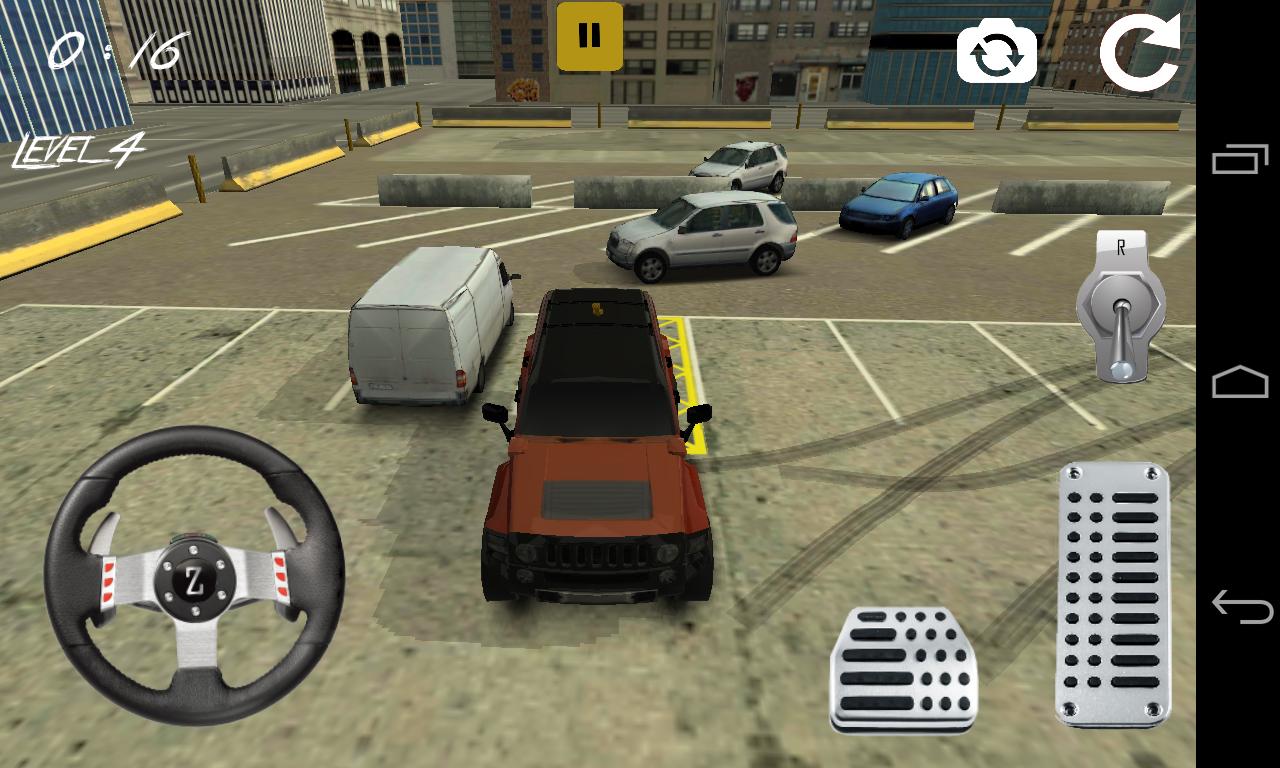1280x768 pixels.
Task: Tap the tall accelerator pedal
Action: 1113,593
